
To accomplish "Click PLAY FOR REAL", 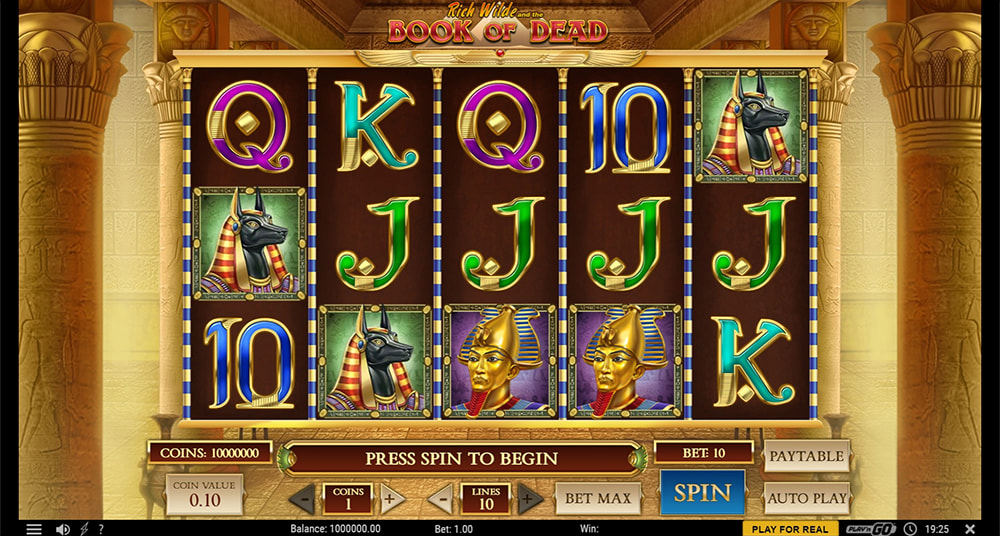I will (789, 528).
